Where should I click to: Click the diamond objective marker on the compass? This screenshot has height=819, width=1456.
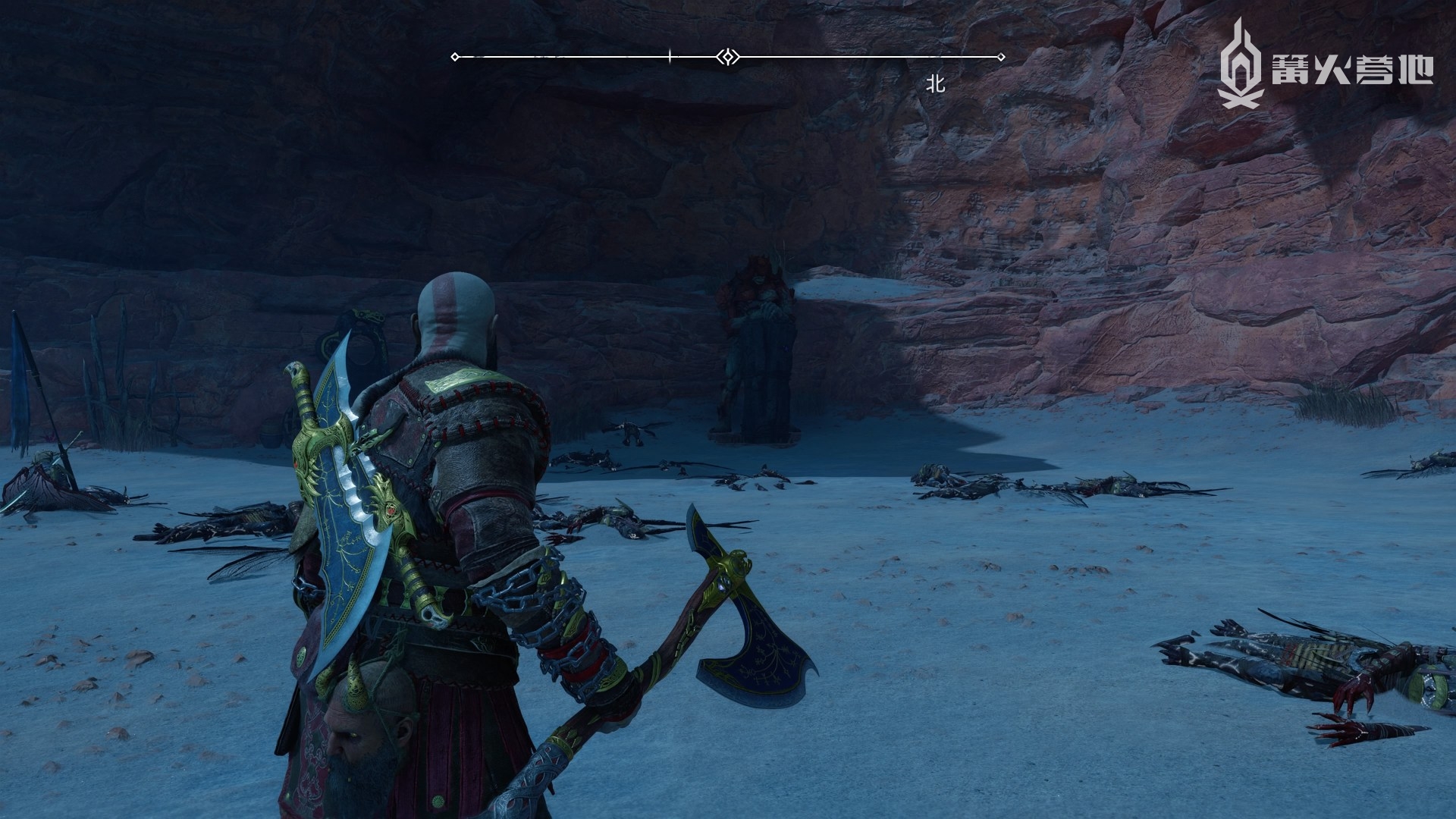727,57
